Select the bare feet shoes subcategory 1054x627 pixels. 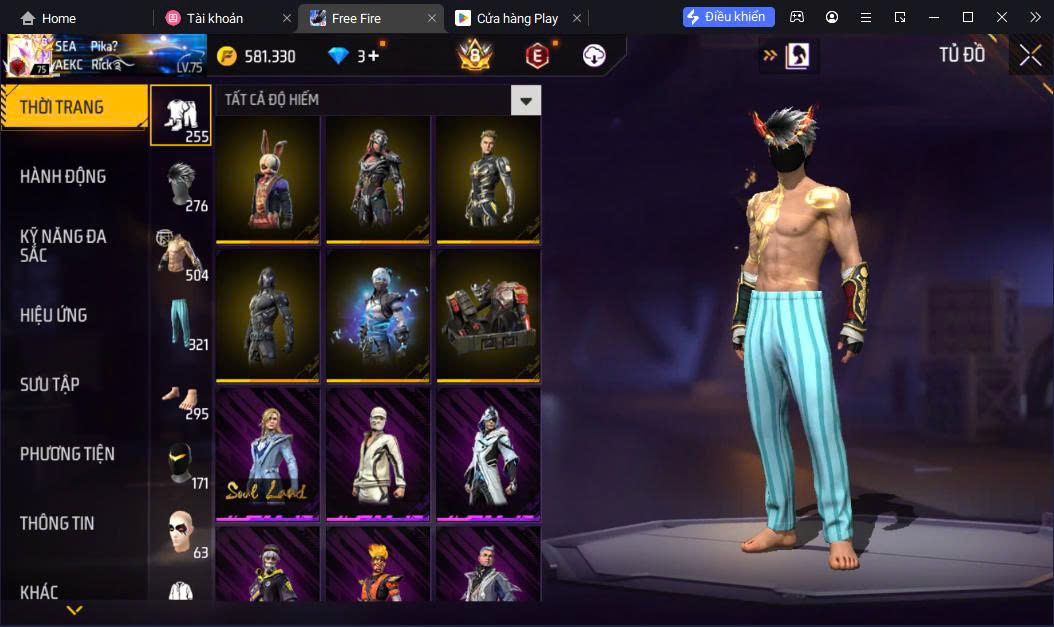point(181,397)
